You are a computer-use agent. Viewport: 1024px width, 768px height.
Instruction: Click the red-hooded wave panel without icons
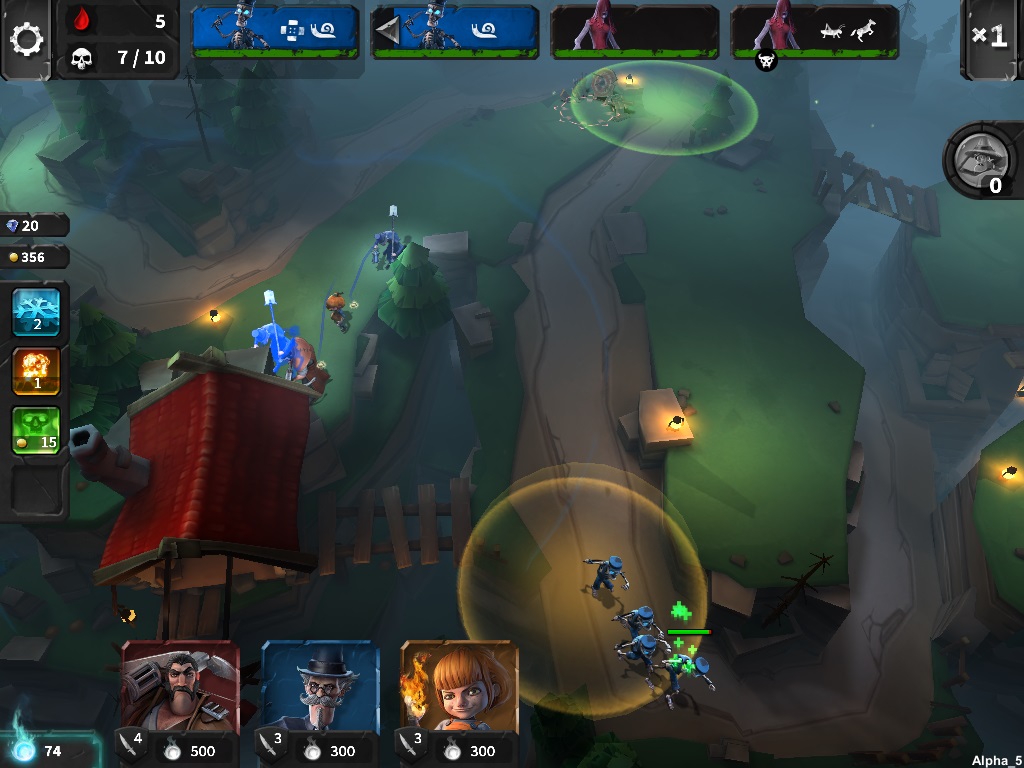click(x=635, y=31)
